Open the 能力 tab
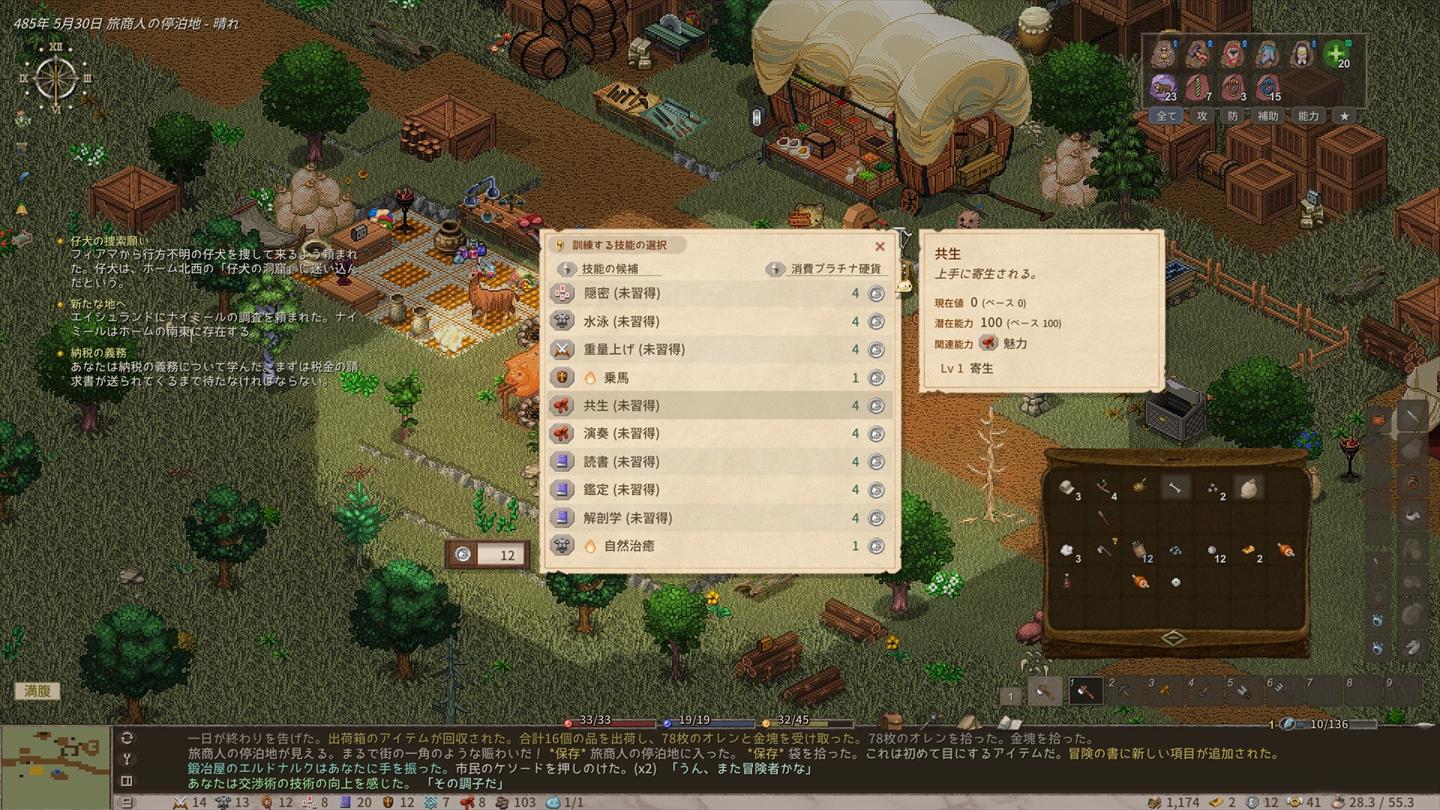The width and height of the screenshot is (1440, 810). tap(1308, 116)
